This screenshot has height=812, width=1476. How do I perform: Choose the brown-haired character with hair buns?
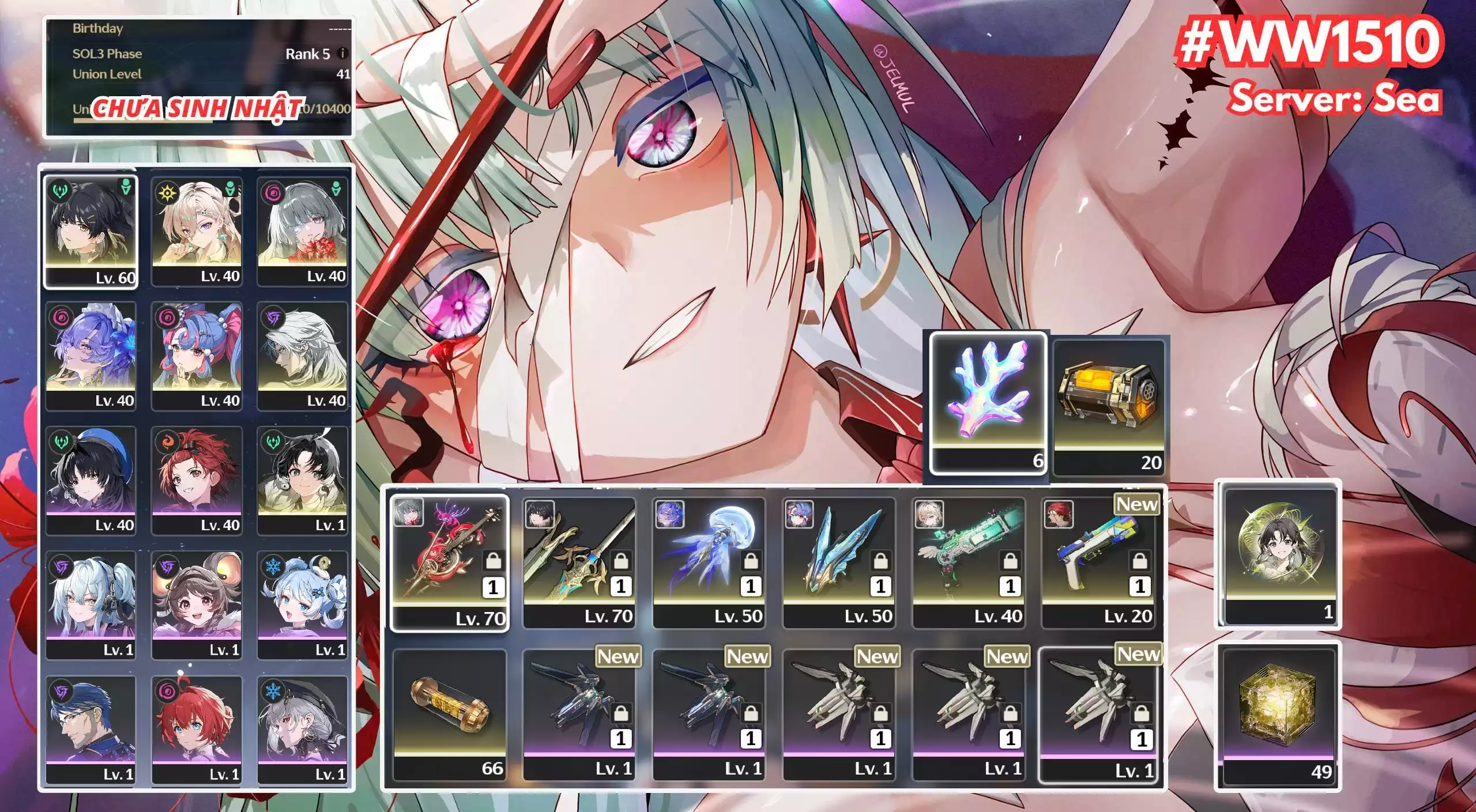tap(197, 604)
